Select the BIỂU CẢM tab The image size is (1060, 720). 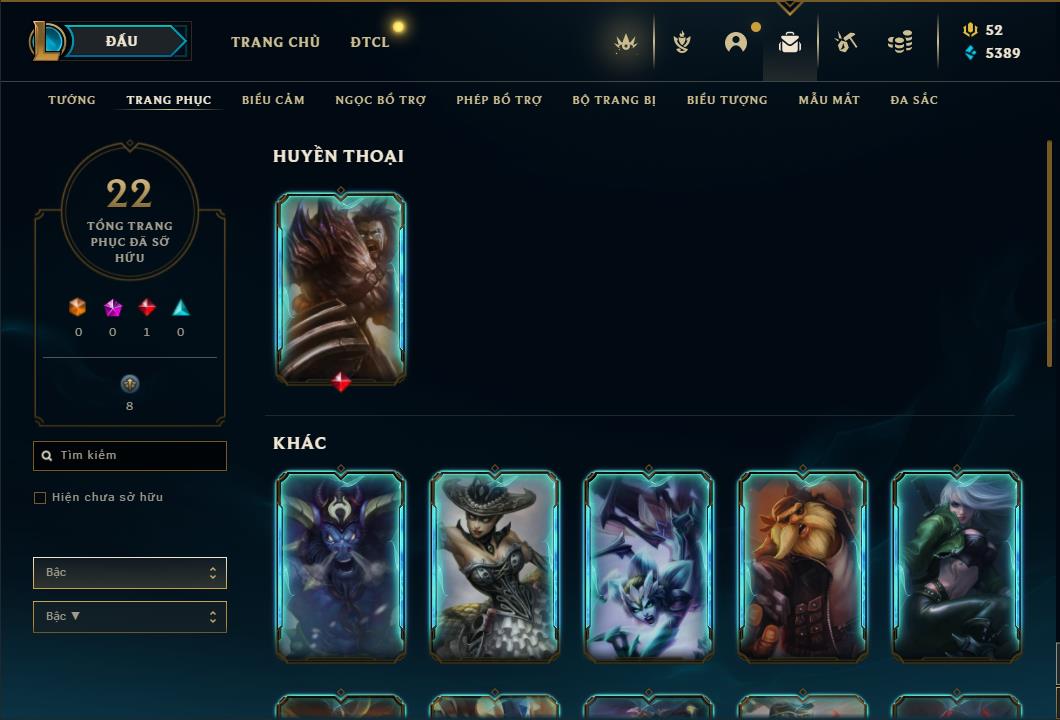(273, 100)
